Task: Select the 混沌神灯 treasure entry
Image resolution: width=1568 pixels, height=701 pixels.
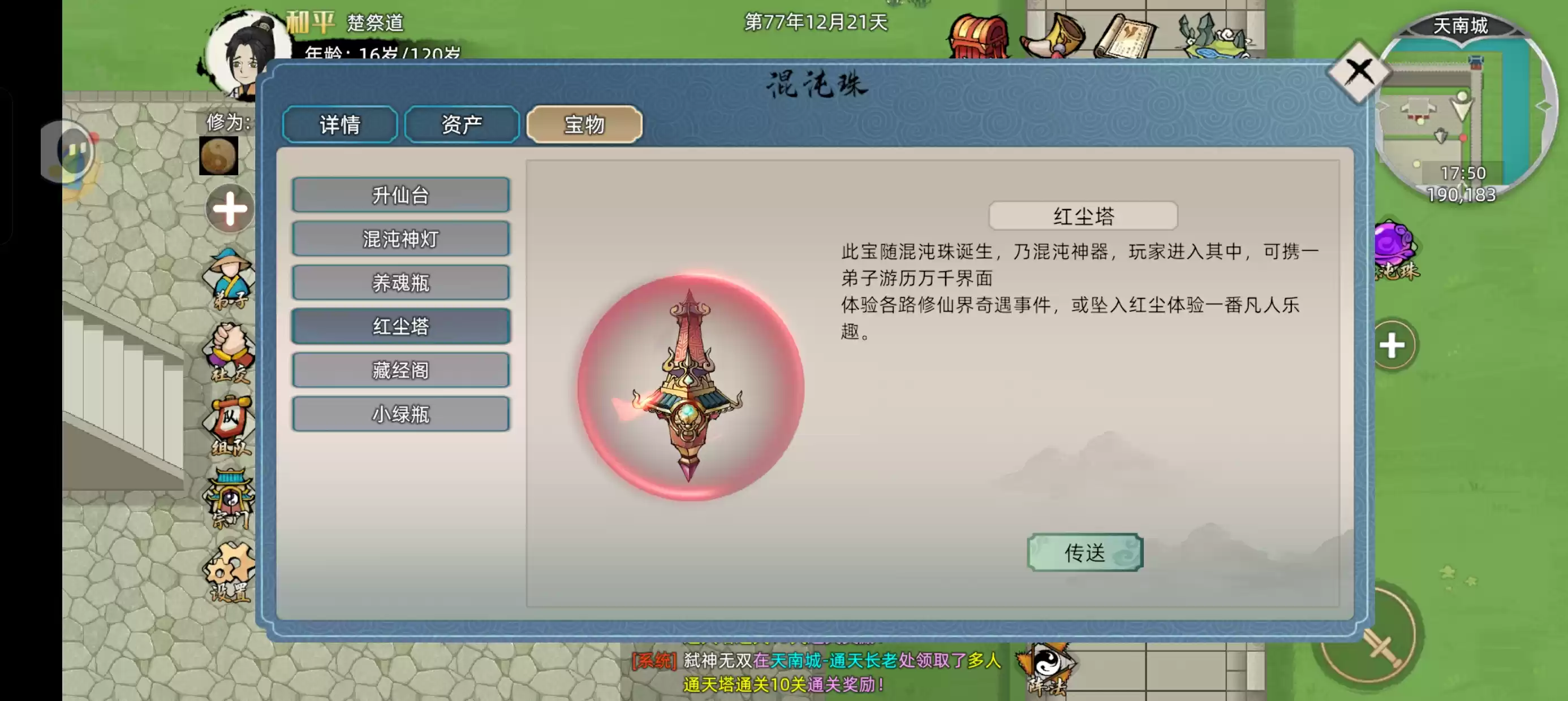Action: (401, 239)
